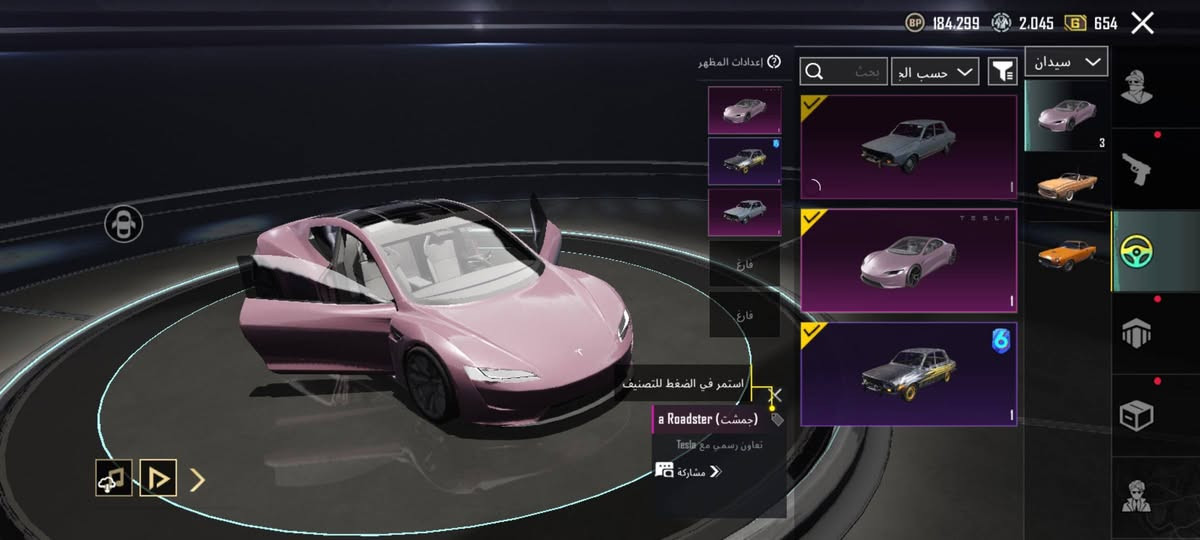Choose the yellow convertible vehicle type
Viewport: 1200px width, 540px height.
pos(1066,184)
